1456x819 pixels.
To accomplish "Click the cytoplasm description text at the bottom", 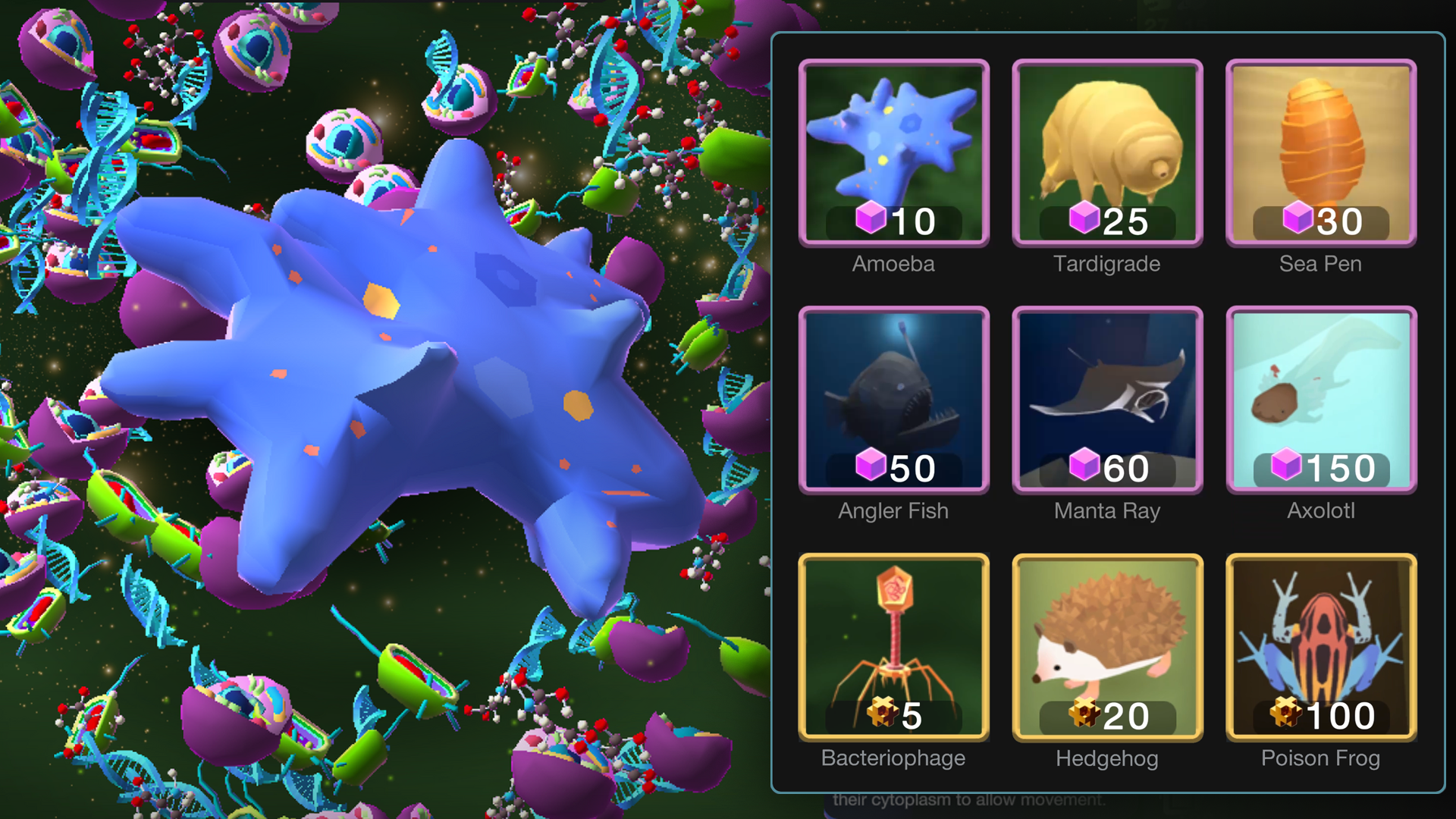I will click(x=973, y=799).
